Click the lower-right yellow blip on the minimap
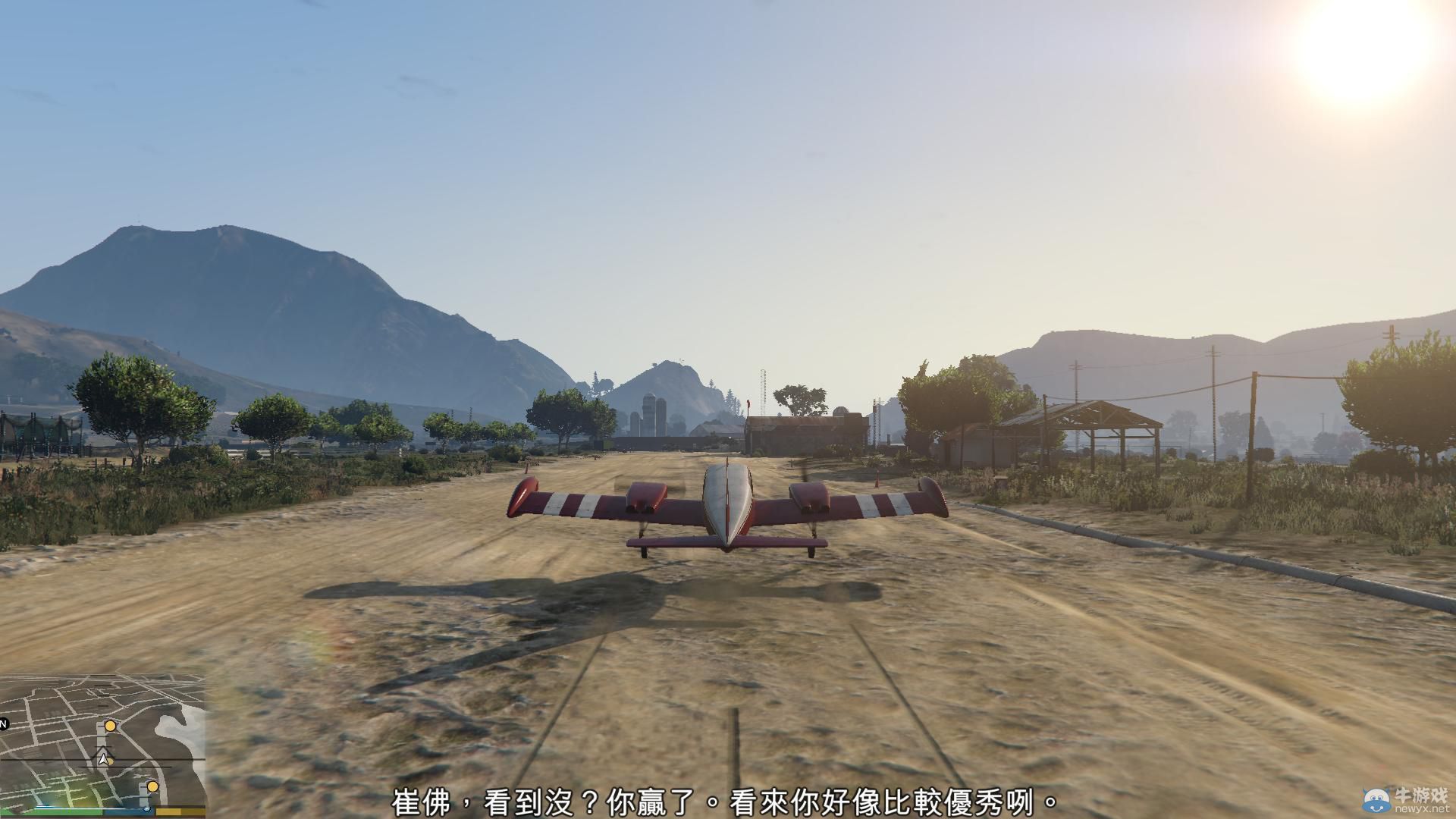This screenshot has height=819, width=1456. (152, 787)
